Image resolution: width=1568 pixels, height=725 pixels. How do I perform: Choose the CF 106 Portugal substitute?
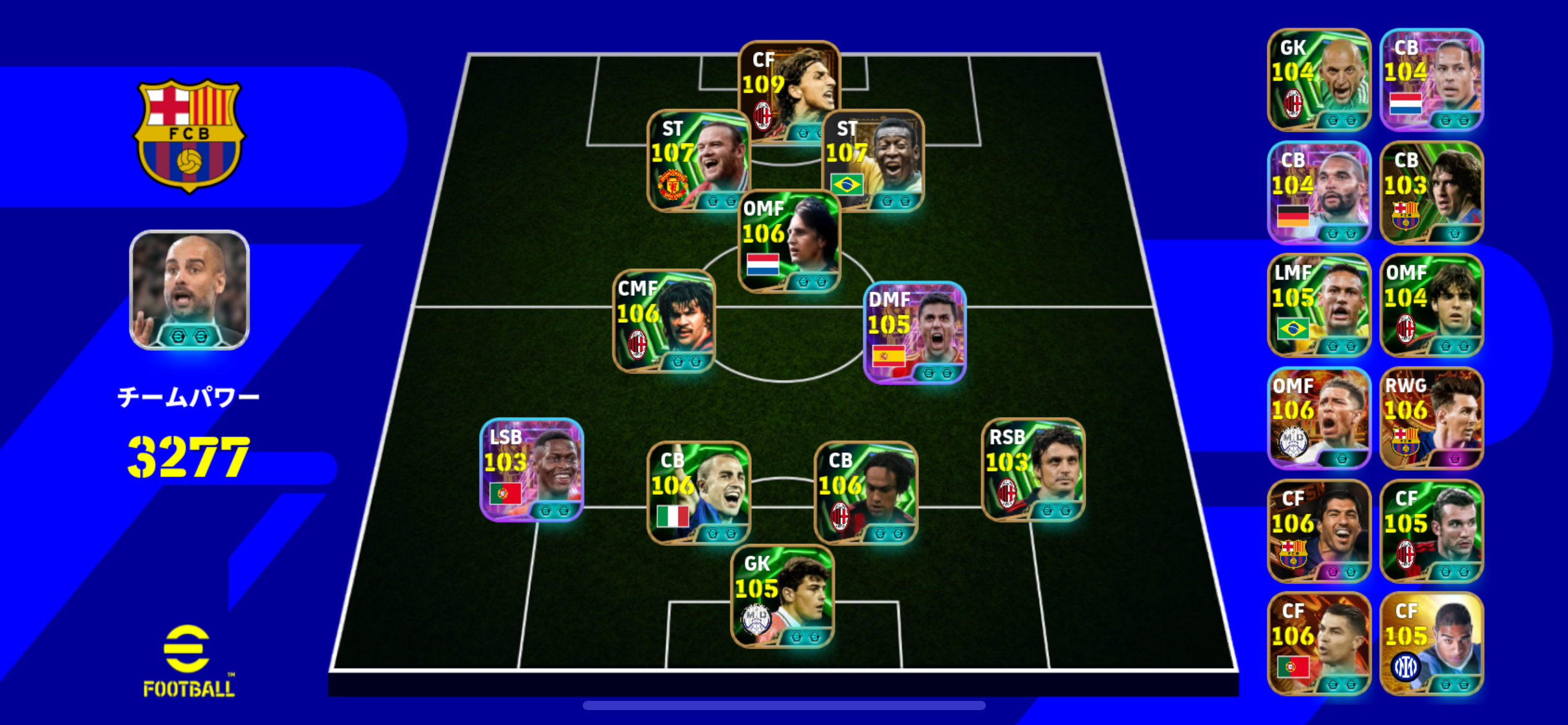click(x=1319, y=644)
